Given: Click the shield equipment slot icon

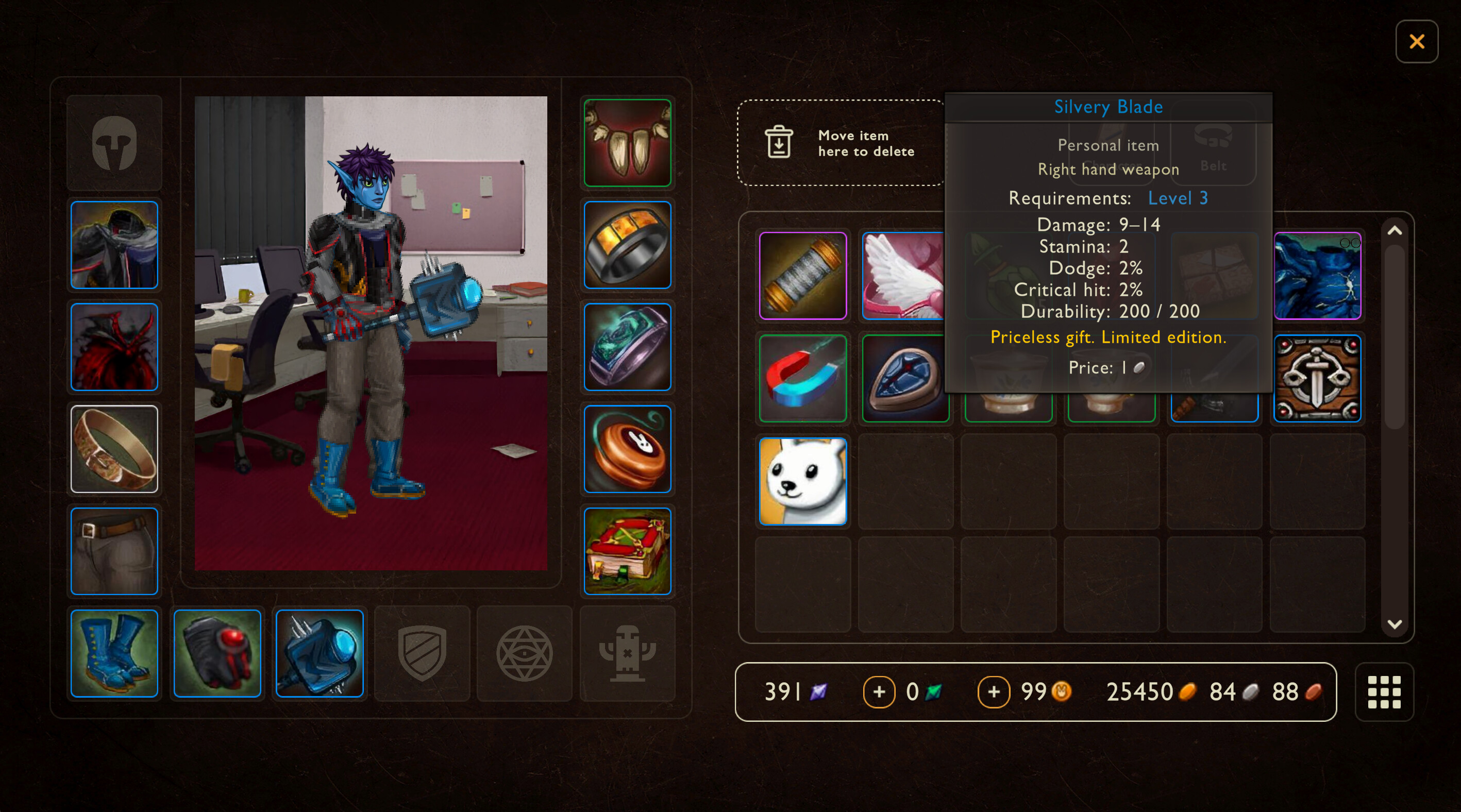Looking at the screenshot, I should pyautogui.click(x=422, y=654).
